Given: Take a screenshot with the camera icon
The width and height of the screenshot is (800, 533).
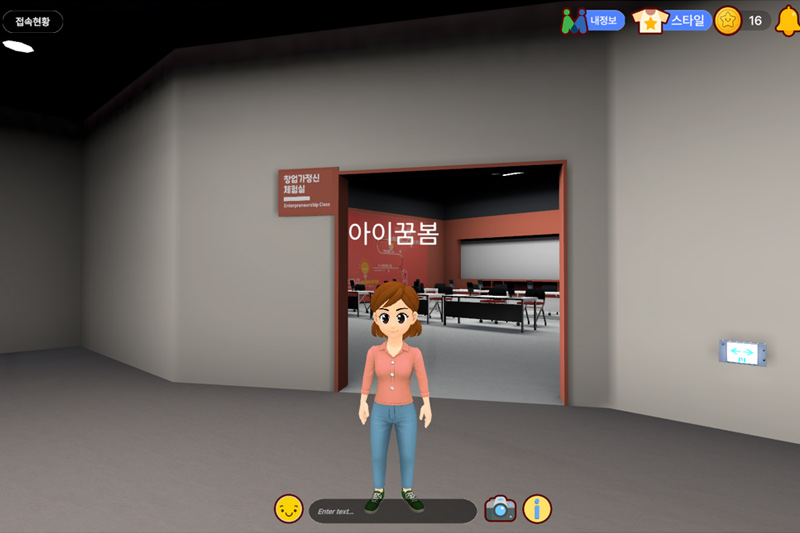Looking at the screenshot, I should pyautogui.click(x=500, y=509).
